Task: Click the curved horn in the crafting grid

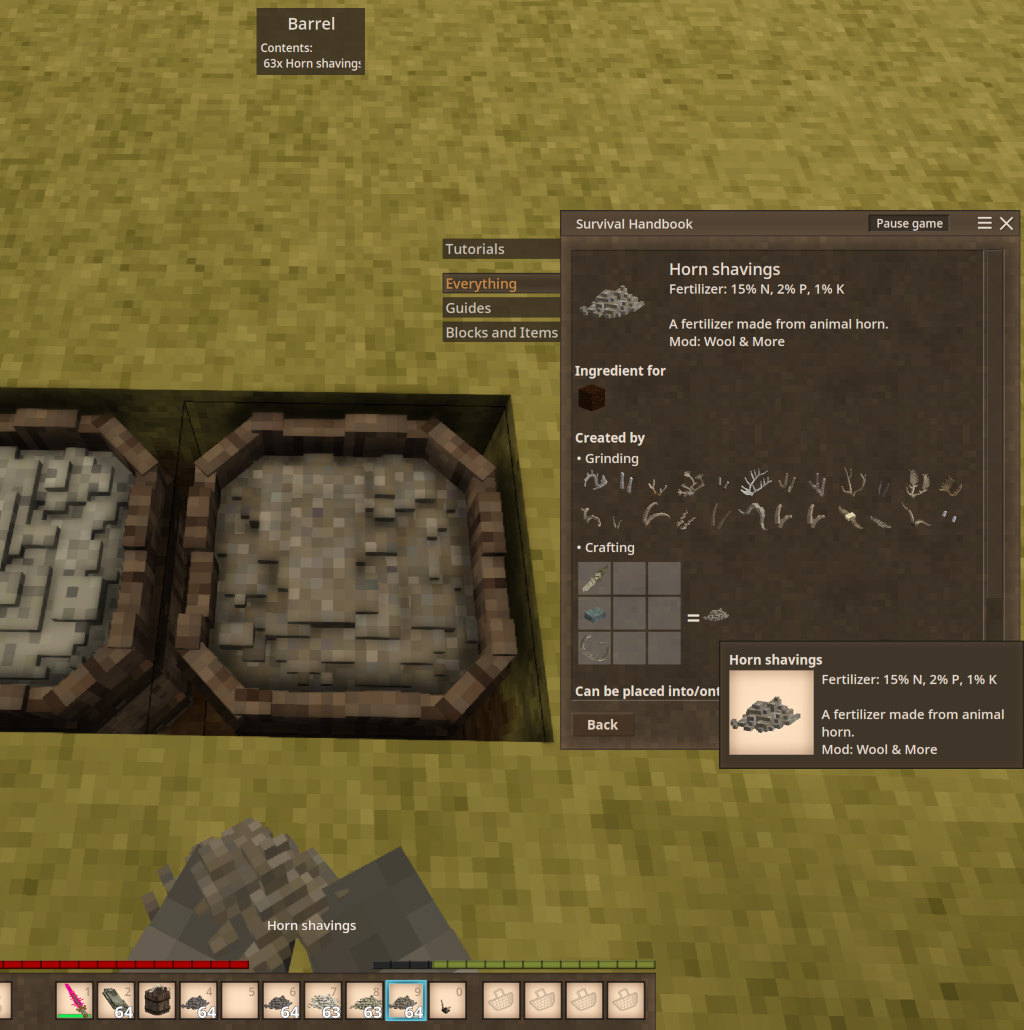Action: point(594,647)
